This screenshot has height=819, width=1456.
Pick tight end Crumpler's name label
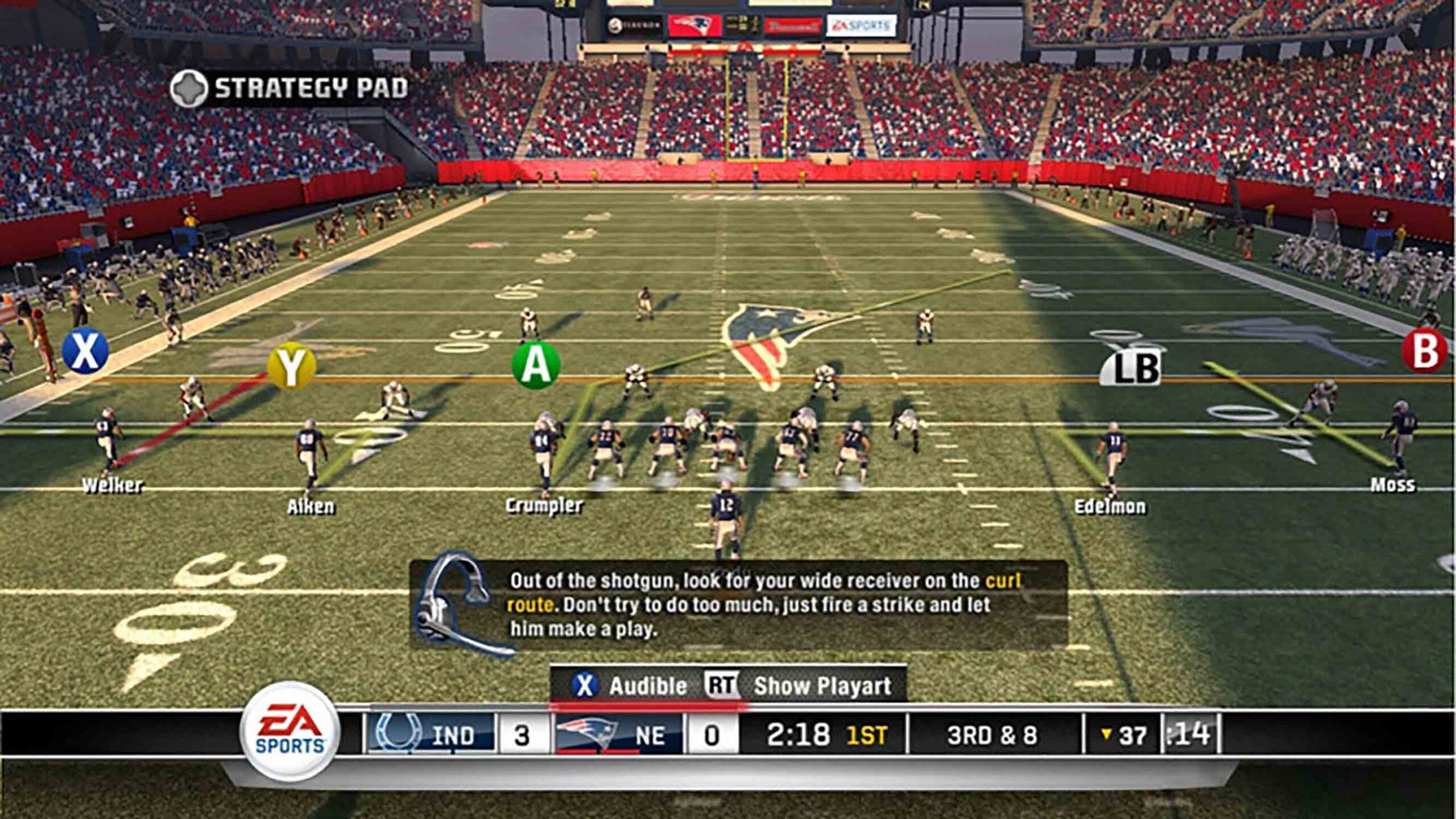[544, 506]
